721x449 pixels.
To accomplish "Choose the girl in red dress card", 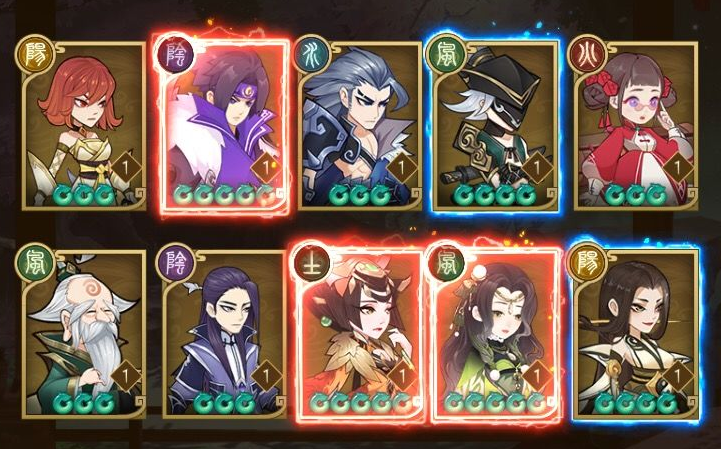I will coord(630,125).
